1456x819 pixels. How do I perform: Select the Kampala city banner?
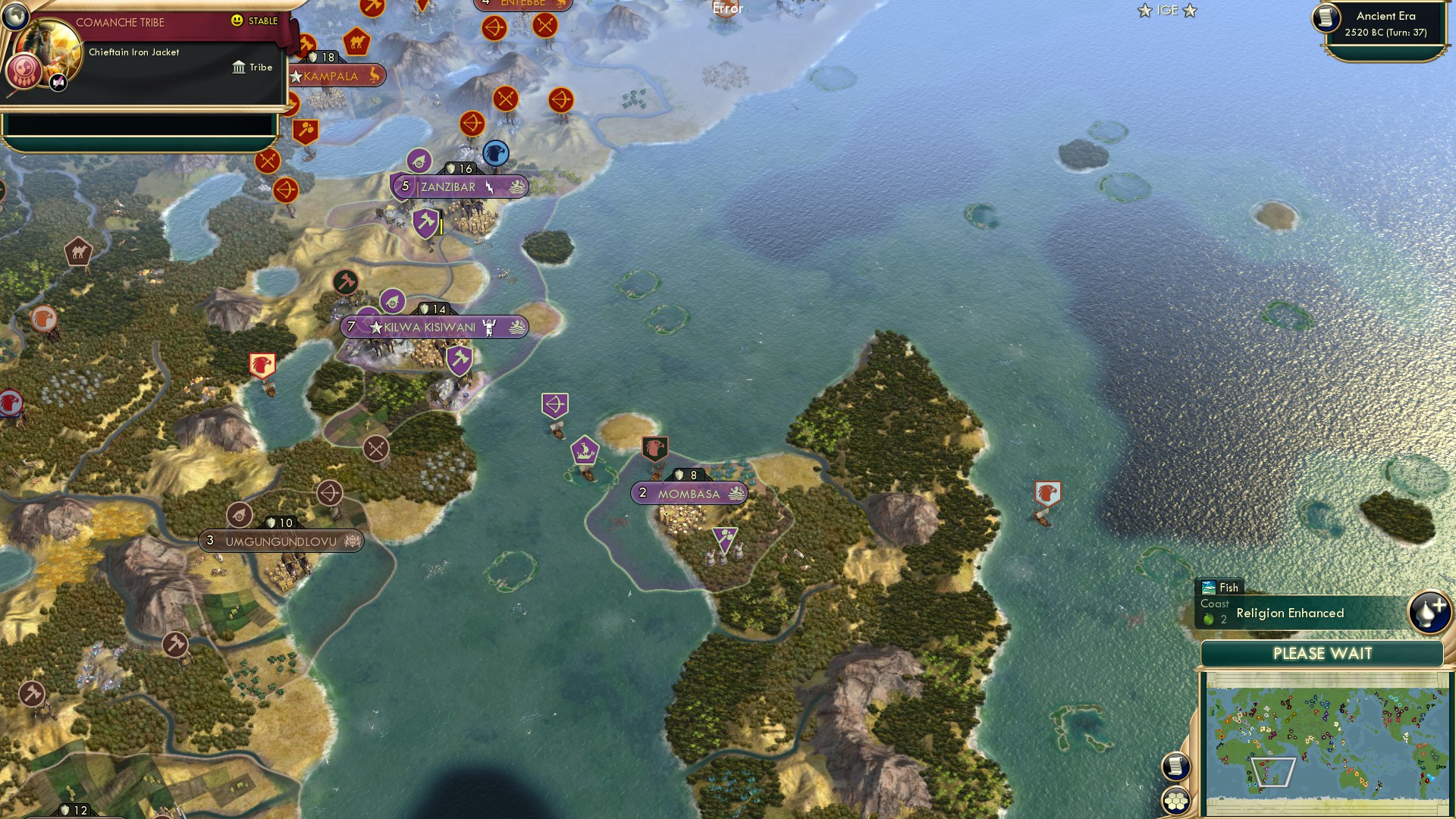[x=331, y=76]
